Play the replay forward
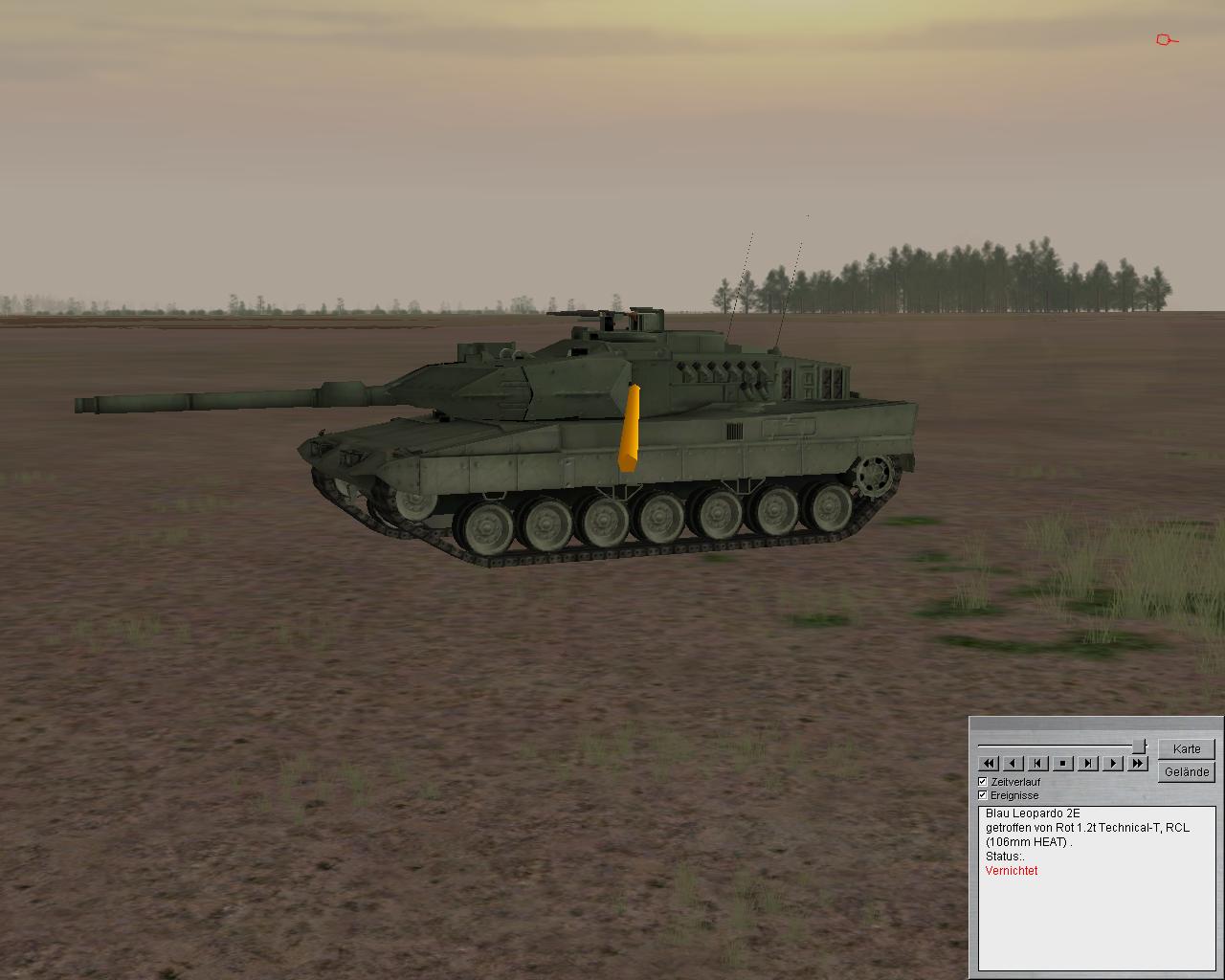1225x980 pixels. click(x=1113, y=763)
